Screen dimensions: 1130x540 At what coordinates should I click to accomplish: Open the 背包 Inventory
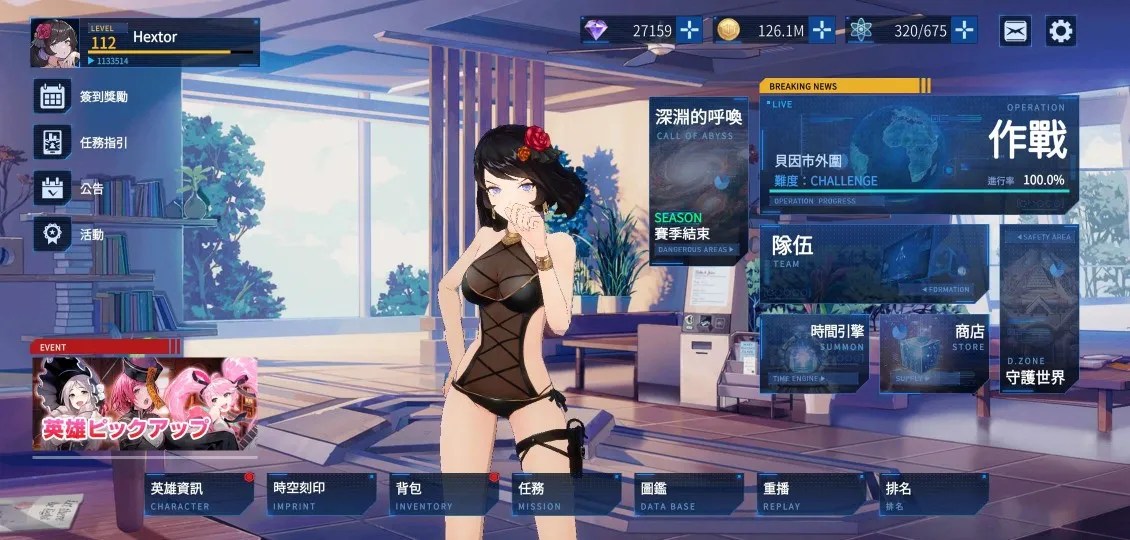point(443,494)
